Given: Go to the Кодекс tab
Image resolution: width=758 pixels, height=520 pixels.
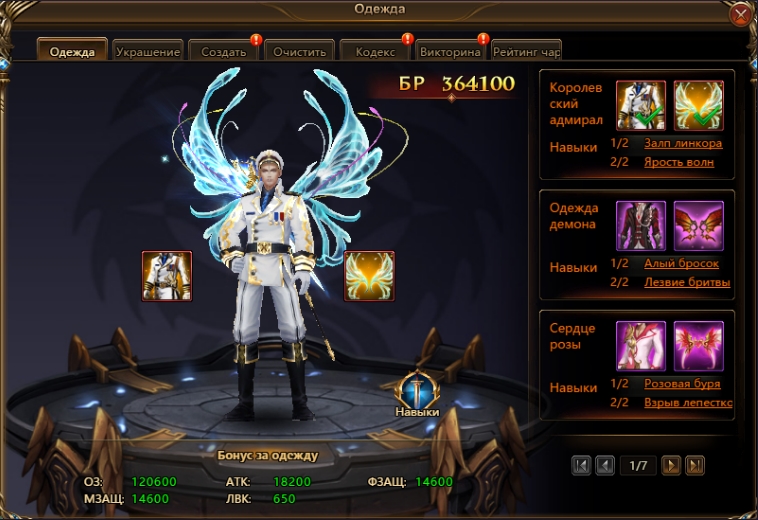Looking at the screenshot, I should pos(375,51).
